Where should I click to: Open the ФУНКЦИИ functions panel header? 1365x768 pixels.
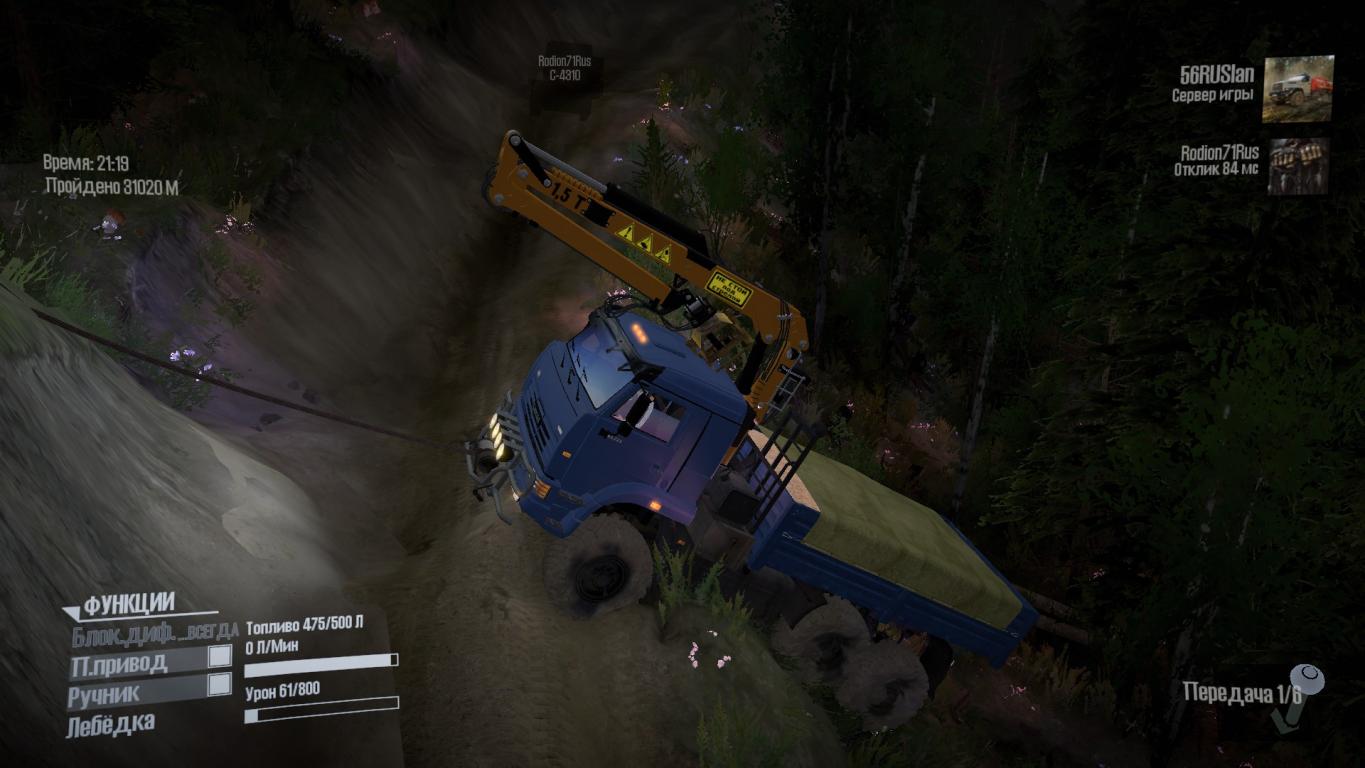(130, 605)
